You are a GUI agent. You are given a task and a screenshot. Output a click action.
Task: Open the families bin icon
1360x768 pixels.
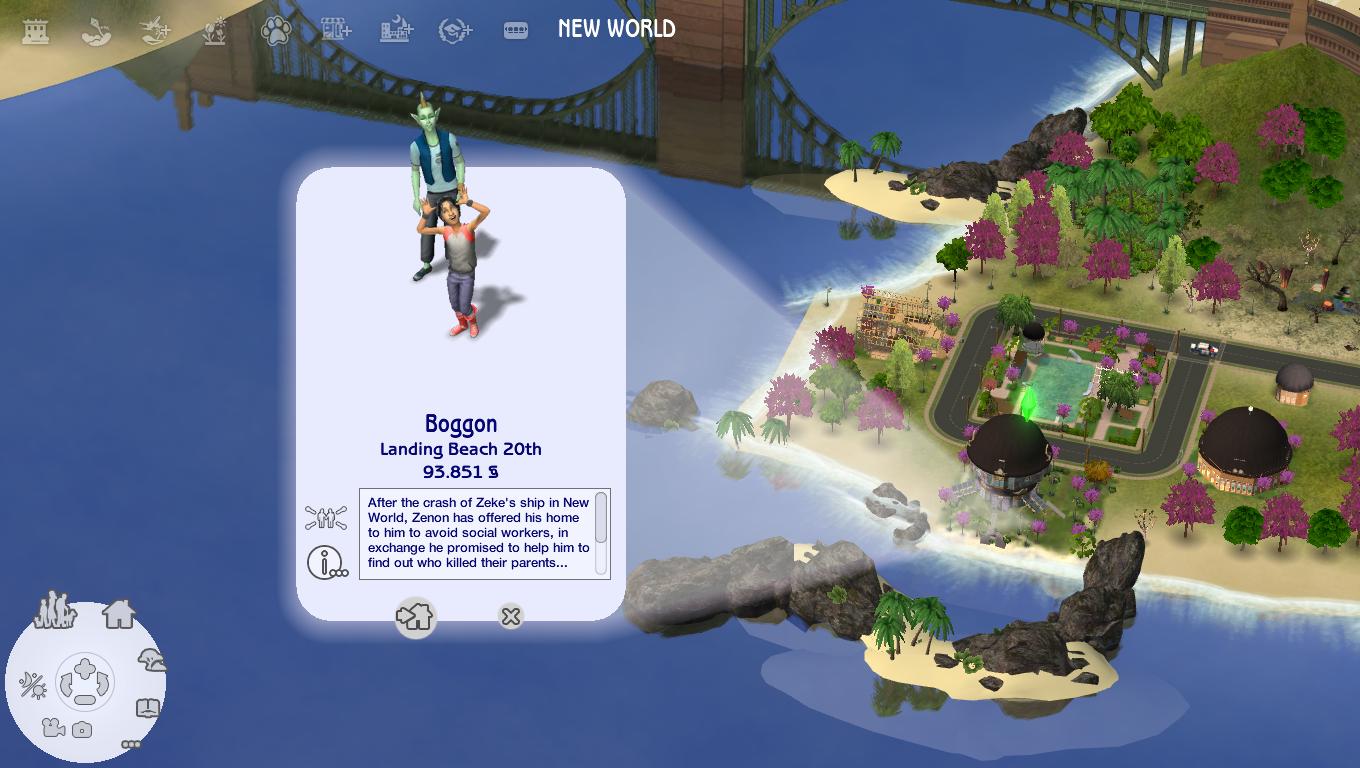pyautogui.click(x=55, y=609)
